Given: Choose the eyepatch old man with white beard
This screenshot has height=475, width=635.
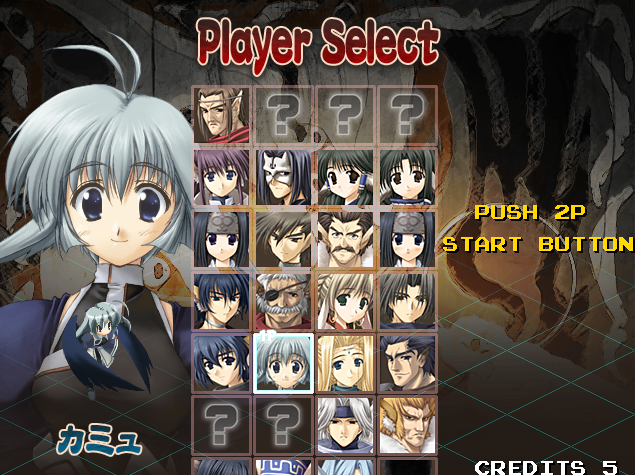Looking at the screenshot, I should pyautogui.click(x=283, y=301).
